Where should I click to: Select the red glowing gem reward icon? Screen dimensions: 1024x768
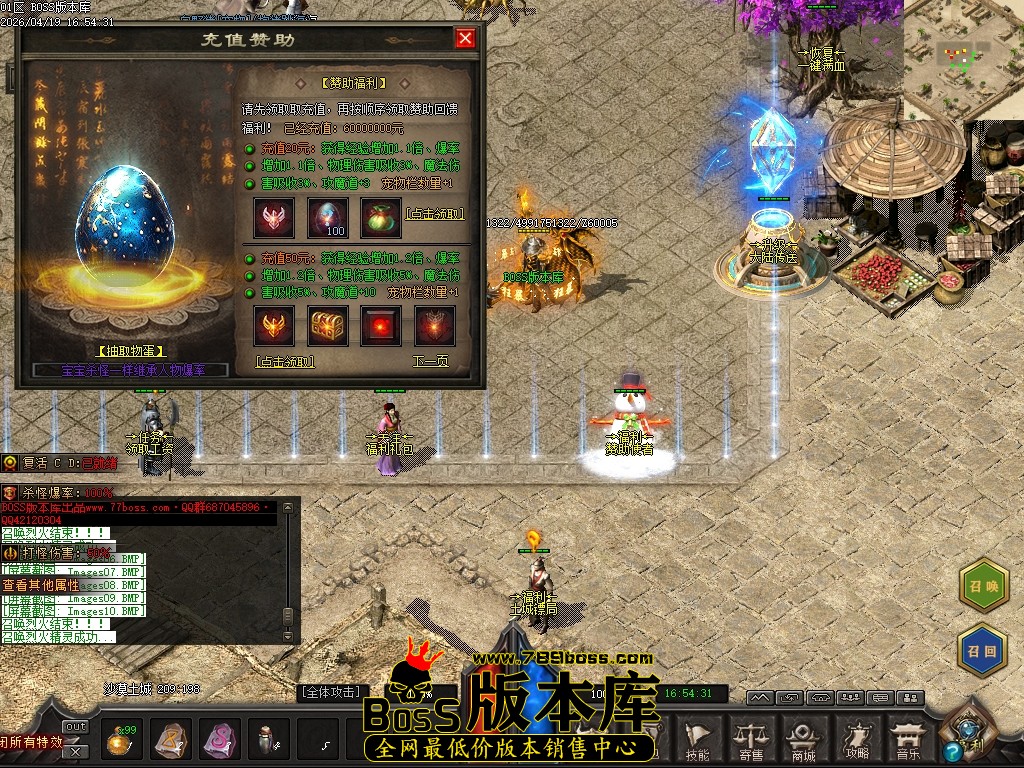click(x=381, y=327)
